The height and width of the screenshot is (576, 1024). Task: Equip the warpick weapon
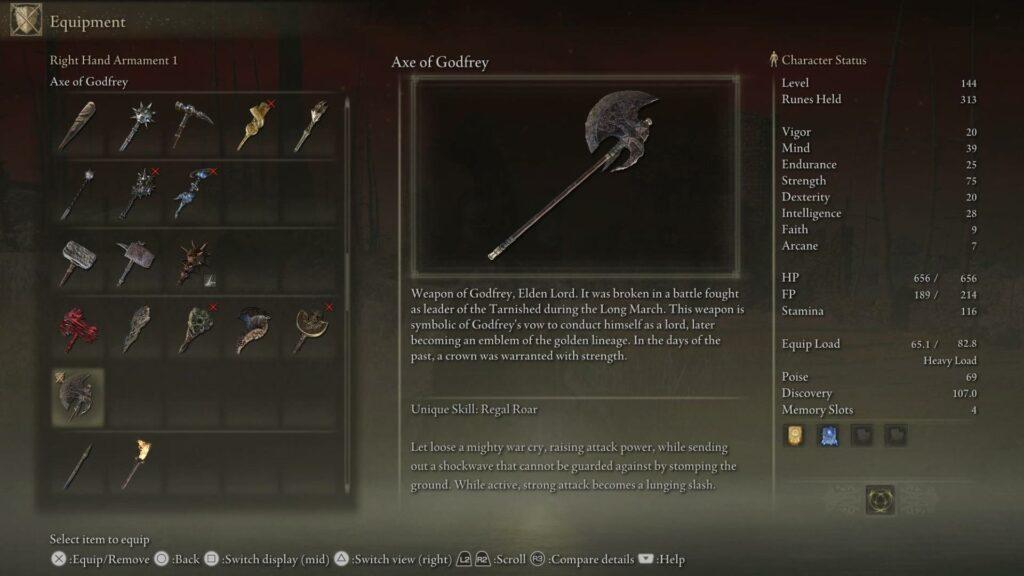(194, 125)
